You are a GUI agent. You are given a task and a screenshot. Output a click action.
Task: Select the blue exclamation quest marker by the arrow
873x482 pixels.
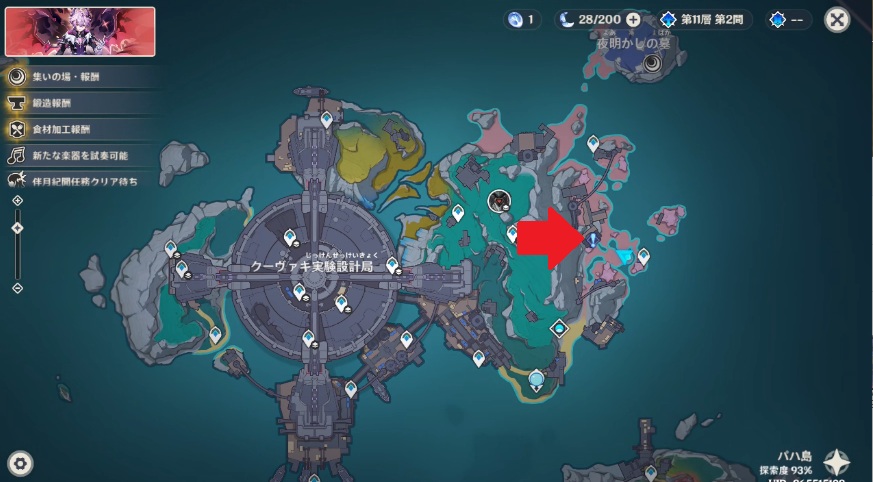tap(592, 239)
